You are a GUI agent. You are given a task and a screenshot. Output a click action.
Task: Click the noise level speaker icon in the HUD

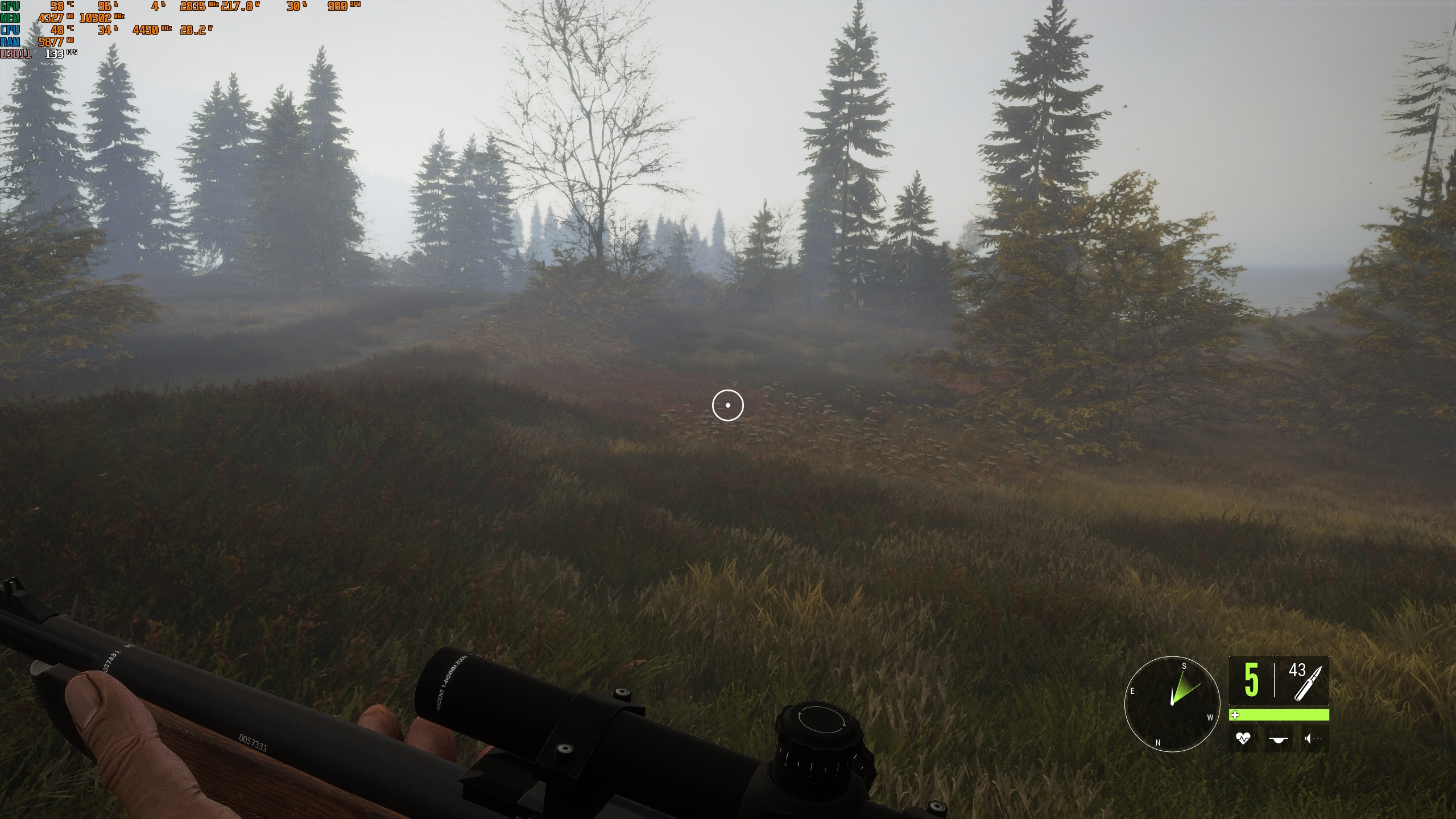1308,738
